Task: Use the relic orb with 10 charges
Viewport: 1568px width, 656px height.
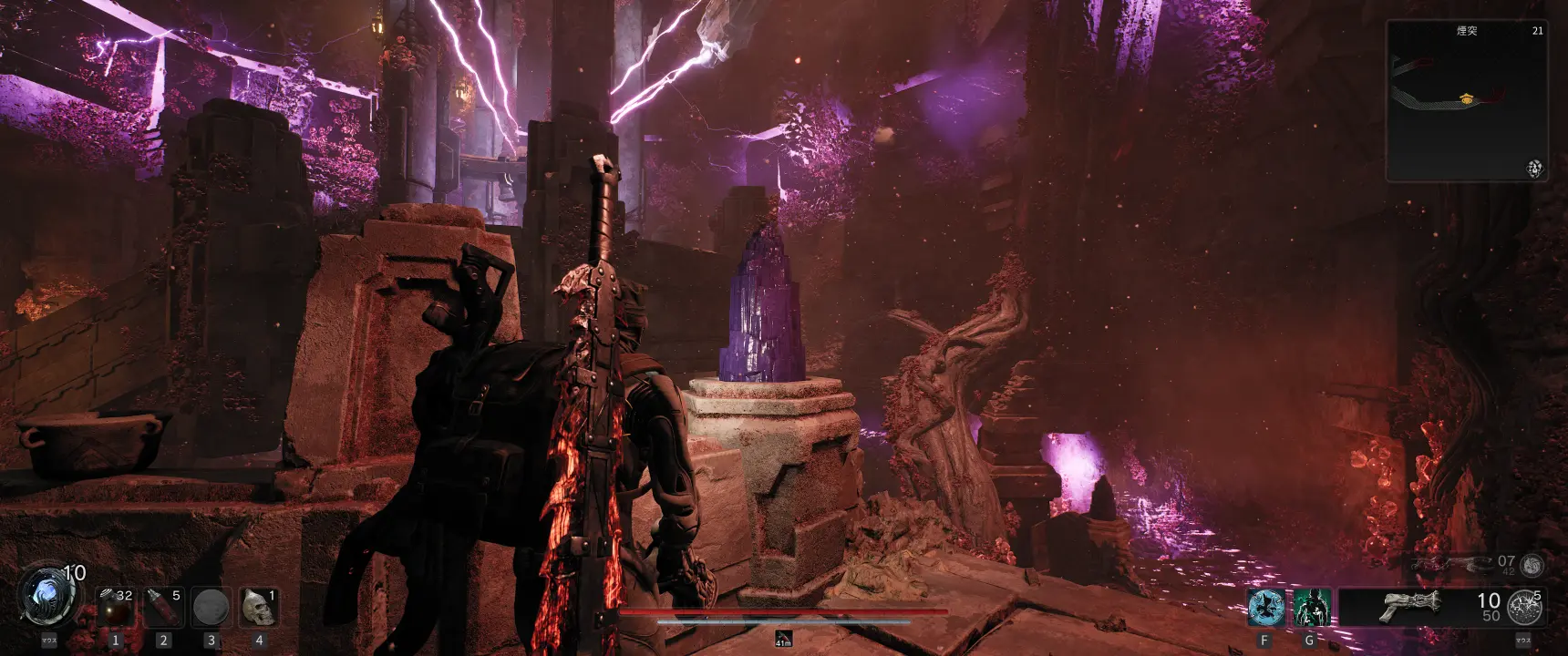Action: 46,597
